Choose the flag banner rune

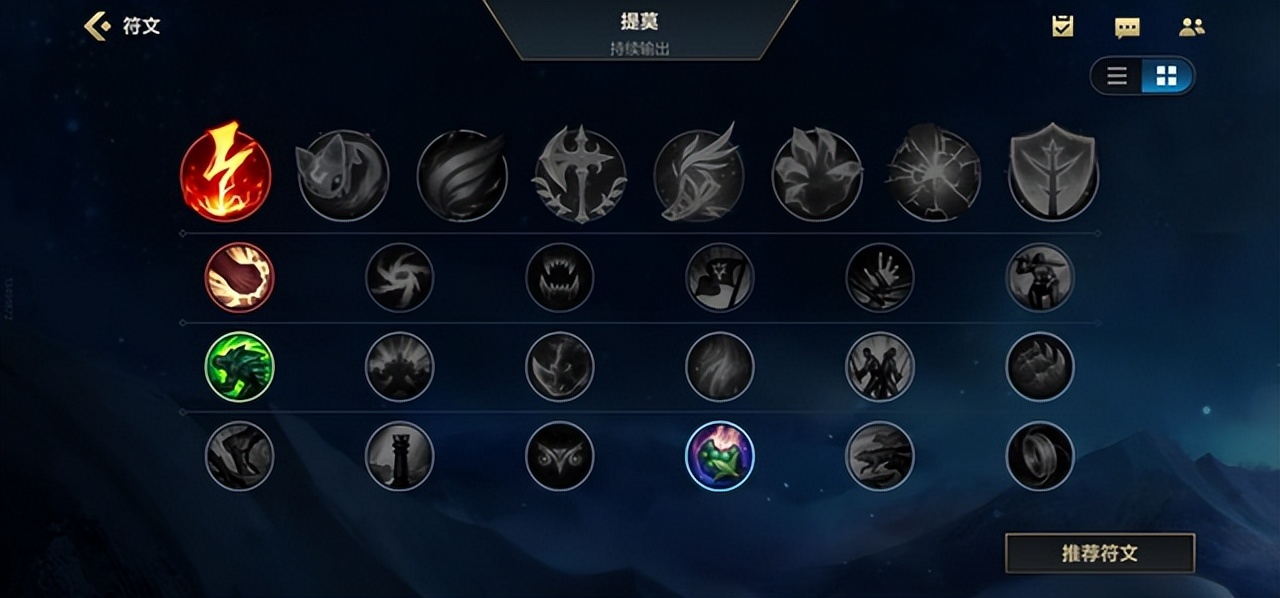719,278
